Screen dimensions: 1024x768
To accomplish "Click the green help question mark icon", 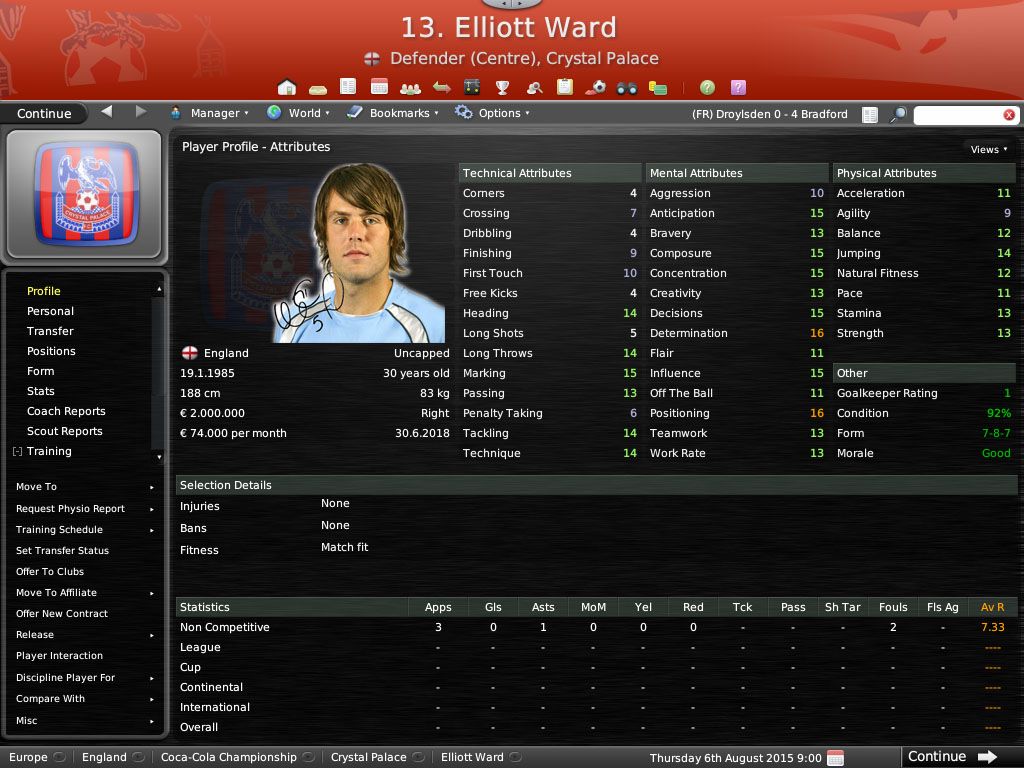I will point(707,87).
